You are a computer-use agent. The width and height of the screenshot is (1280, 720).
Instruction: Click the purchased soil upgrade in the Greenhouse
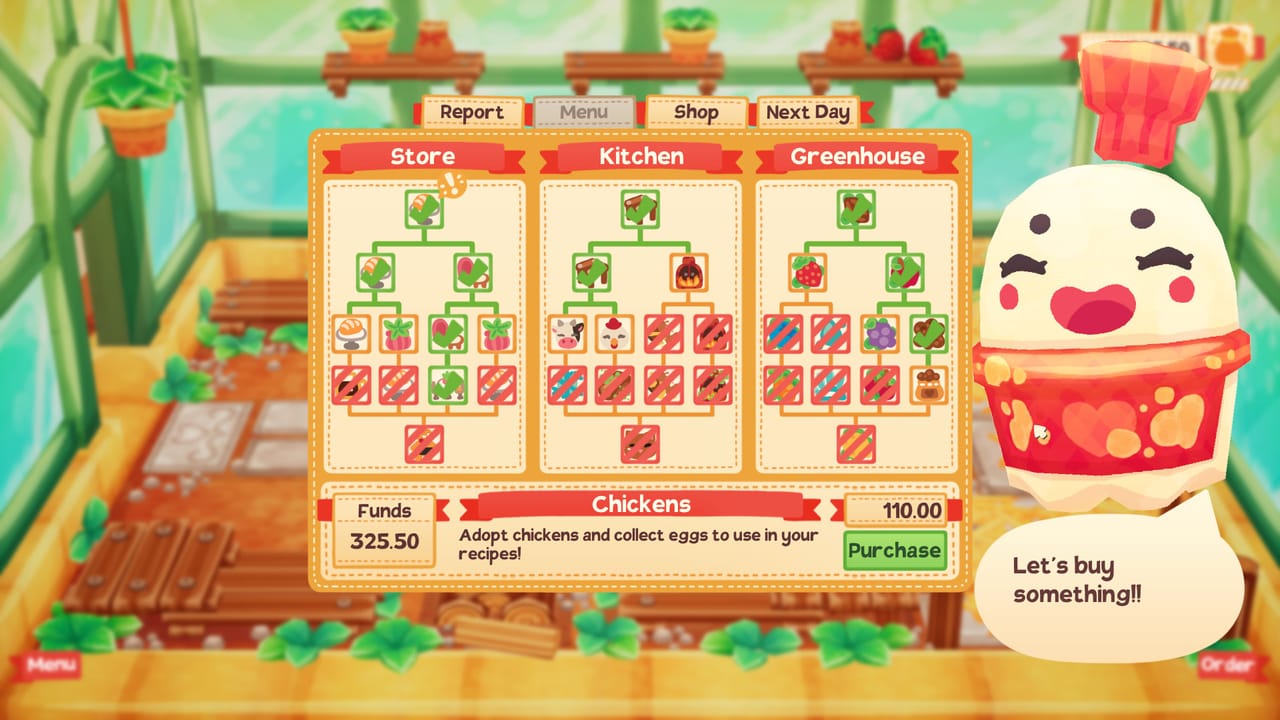pos(927,333)
